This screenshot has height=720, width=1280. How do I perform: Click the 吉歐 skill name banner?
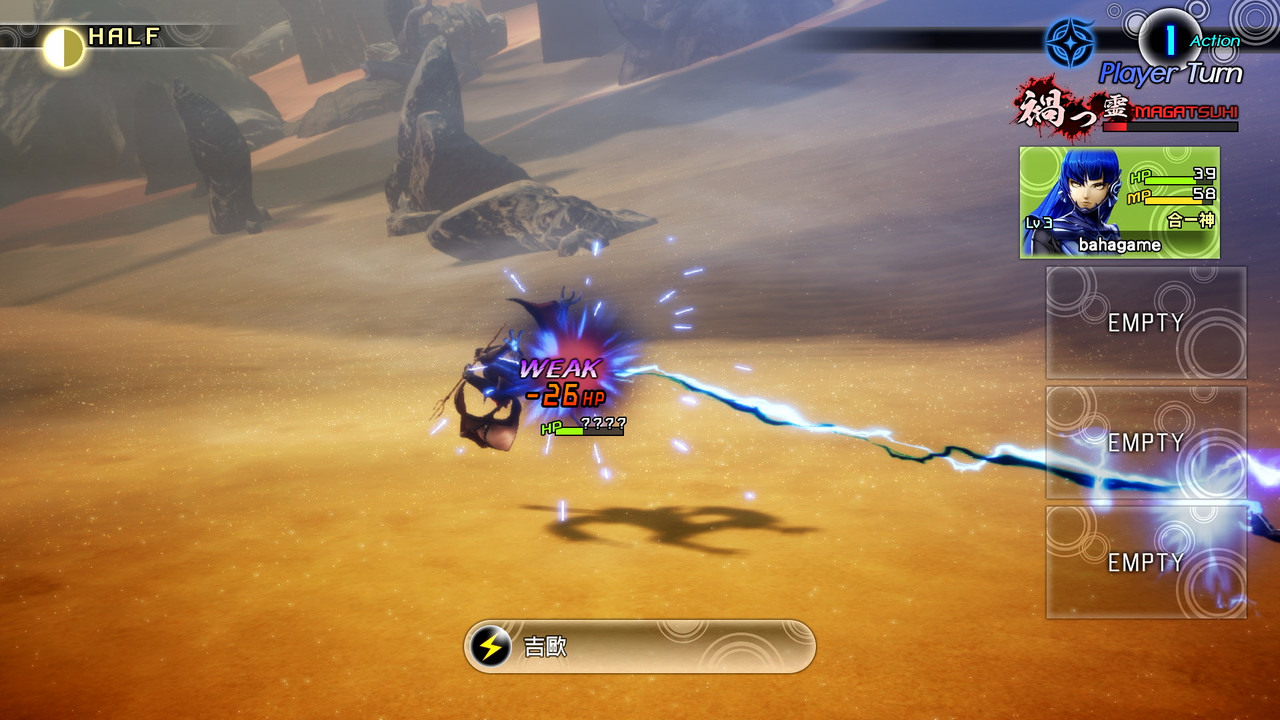(x=640, y=647)
